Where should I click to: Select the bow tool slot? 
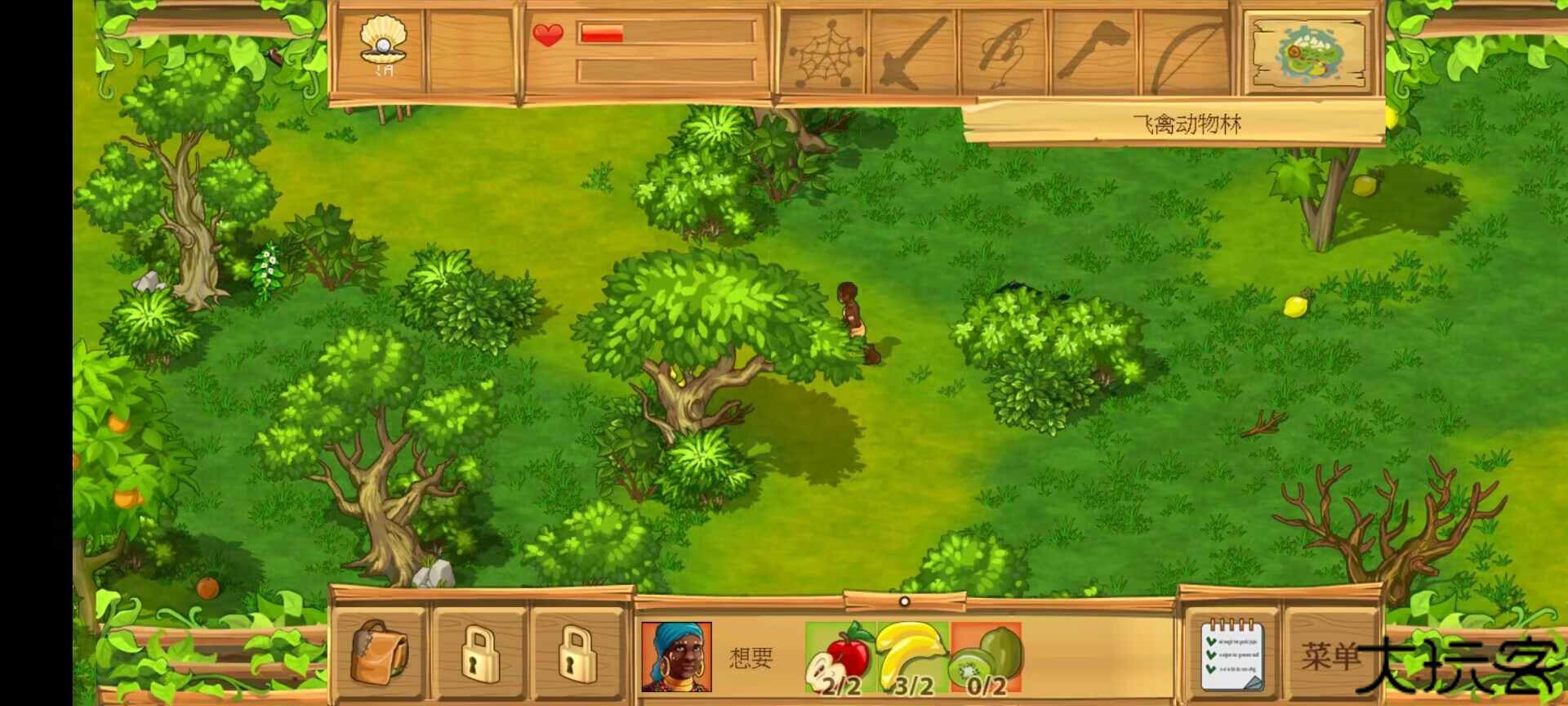click(x=1186, y=54)
